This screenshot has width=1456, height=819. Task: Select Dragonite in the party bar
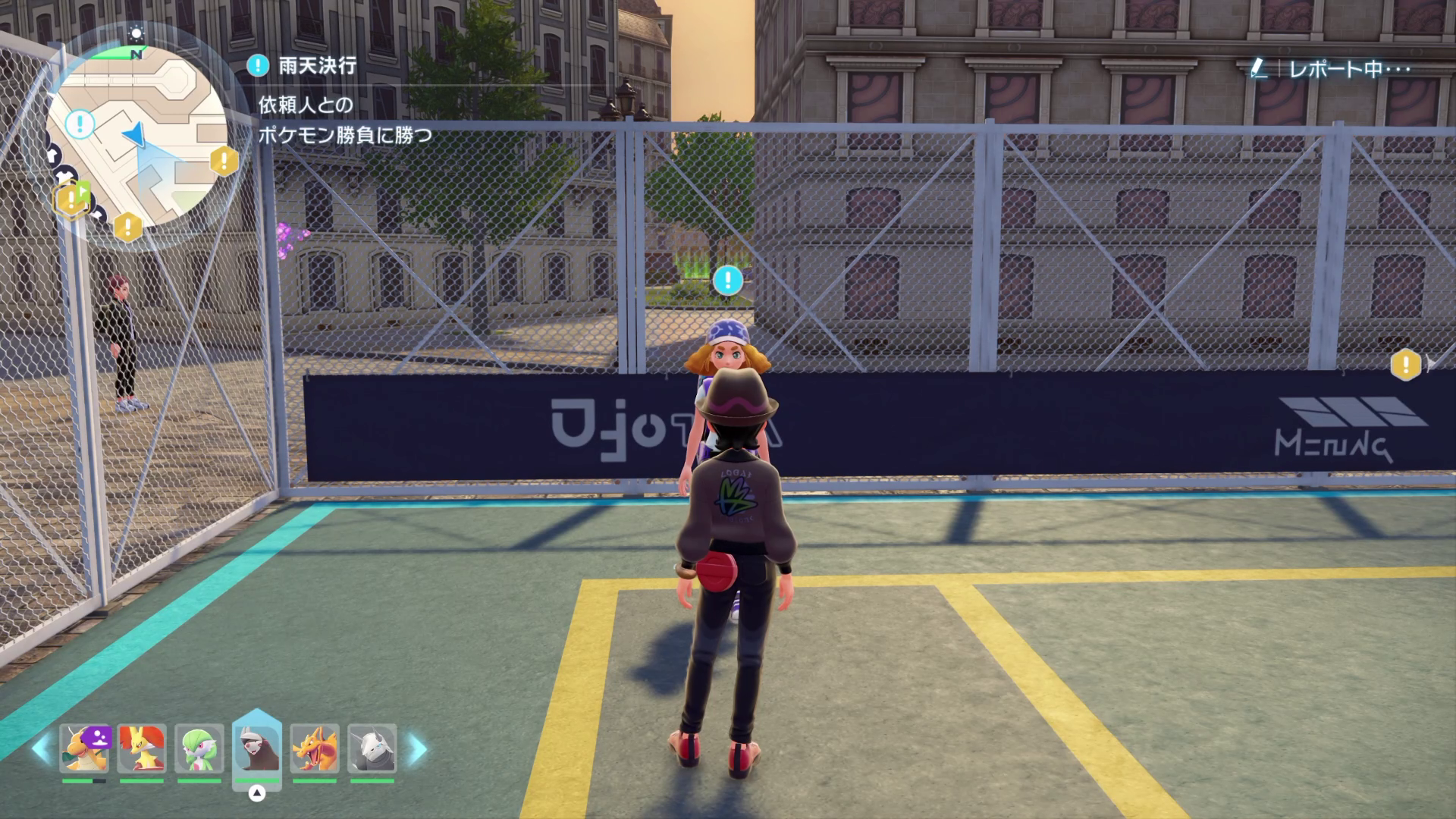point(84,749)
